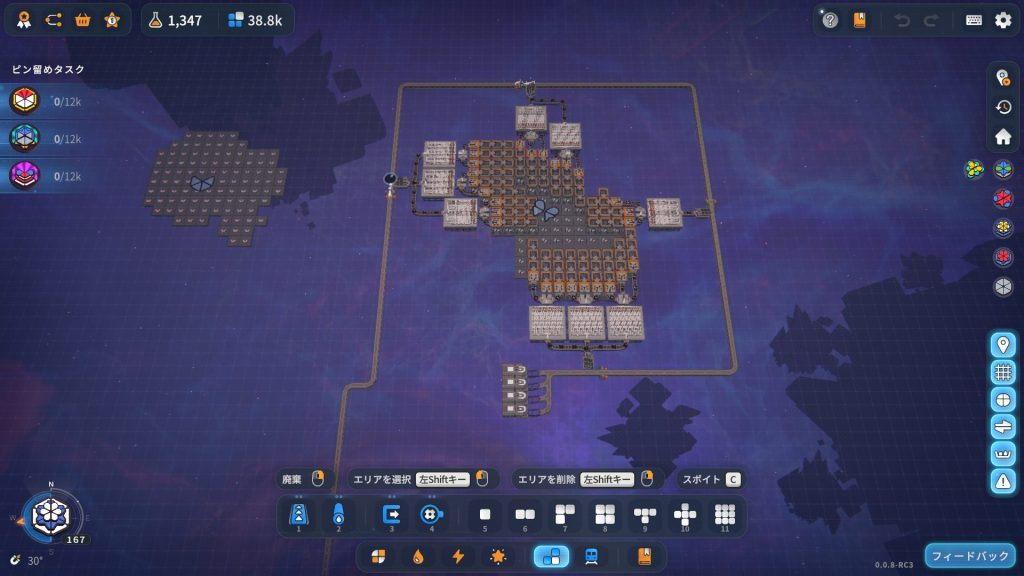
Task: Open the settings gear menu
Action: point(1002,20)
